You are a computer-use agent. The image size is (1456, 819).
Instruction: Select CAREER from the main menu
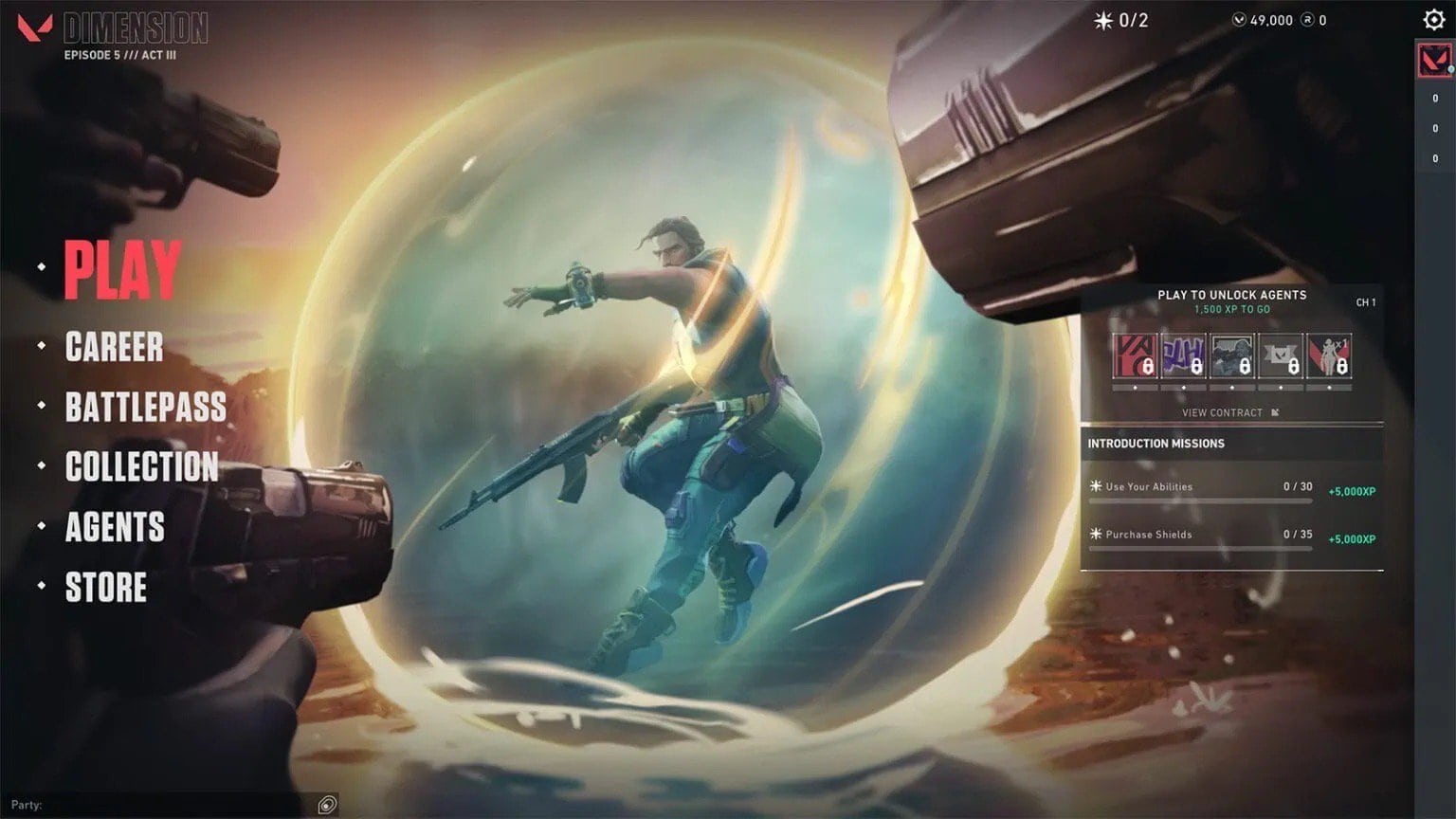[x=113, y=348]
